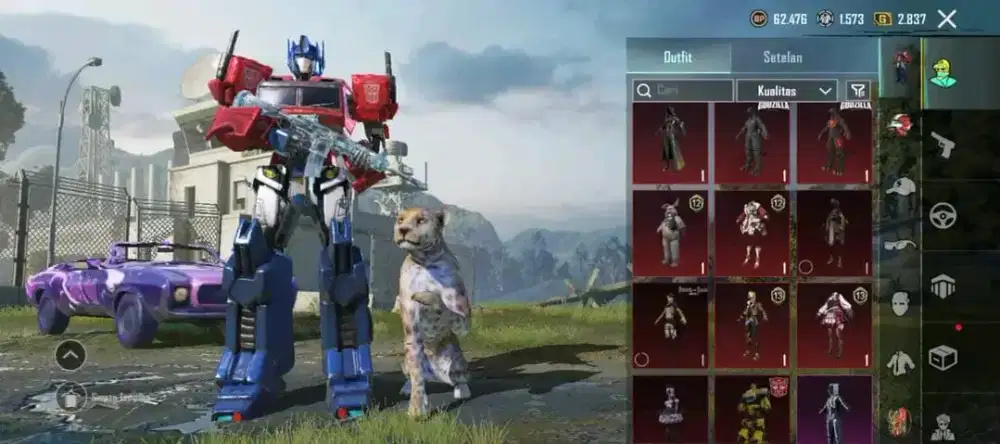Open the backpack category icon
The width and height of the screenshot is (1000, 444).
tap(942, 287)
